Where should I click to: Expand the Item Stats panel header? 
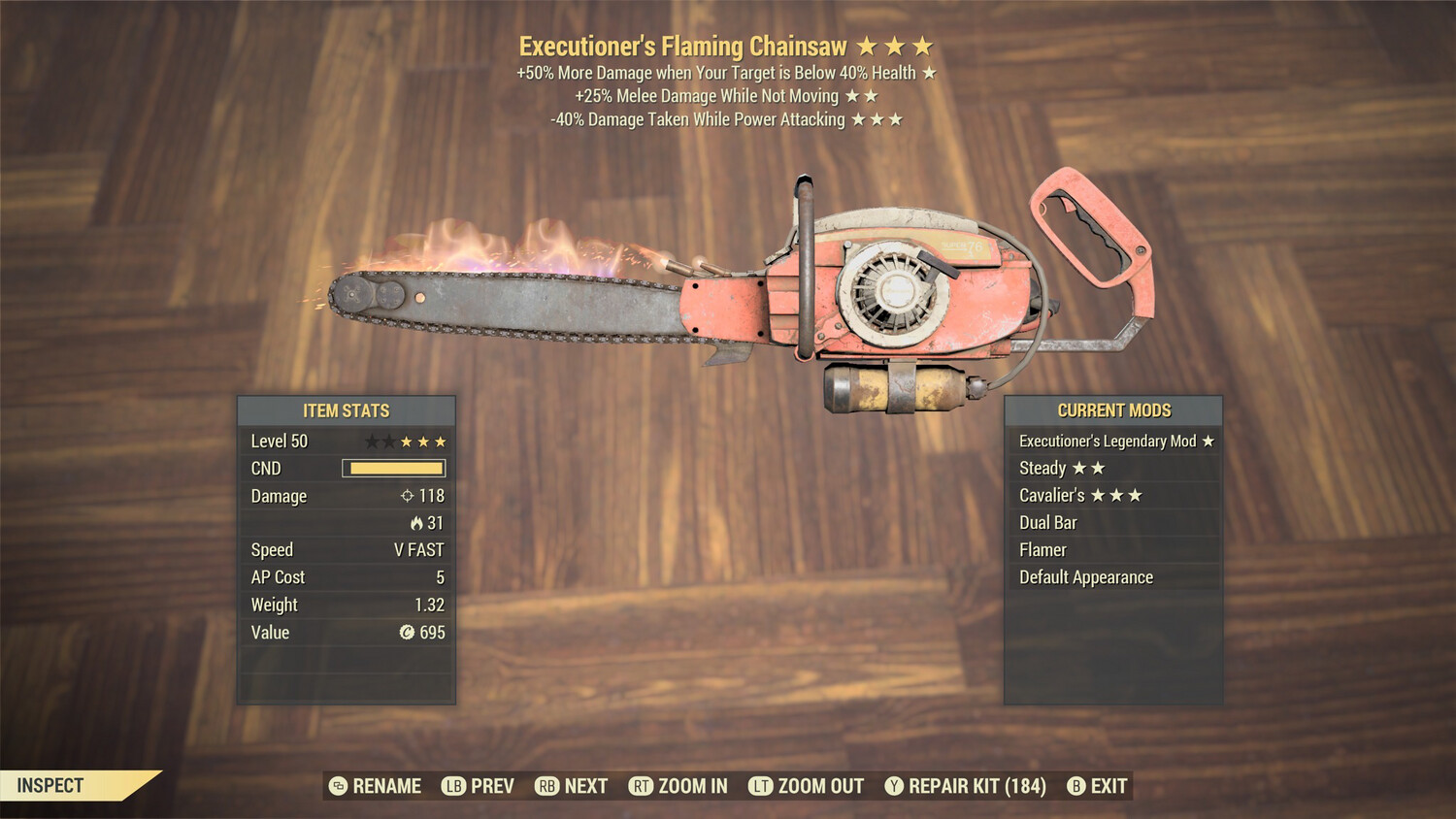[346, 410]
